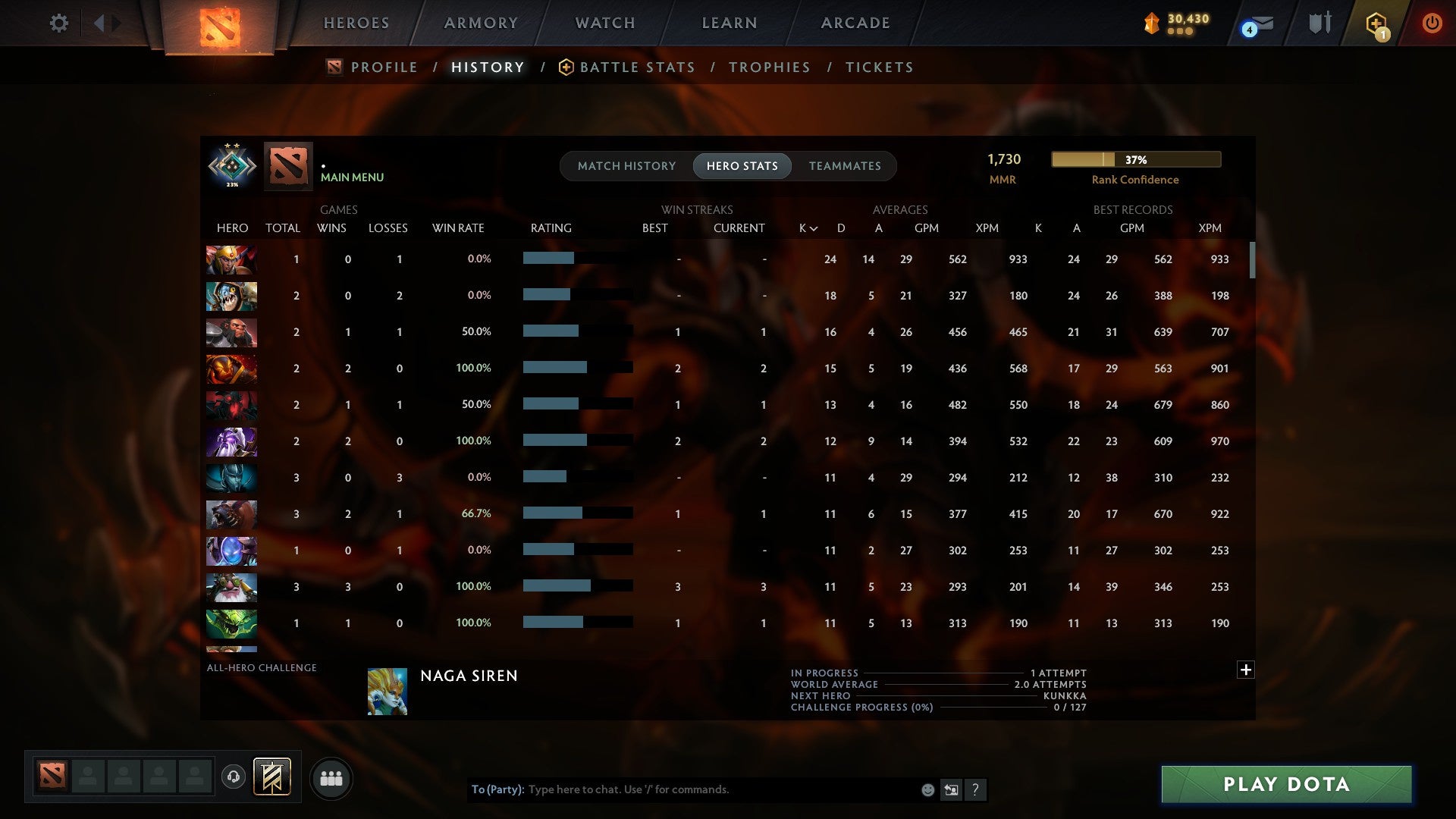
Task: Switch to the TEAMMATES tab
Action: 845,165
